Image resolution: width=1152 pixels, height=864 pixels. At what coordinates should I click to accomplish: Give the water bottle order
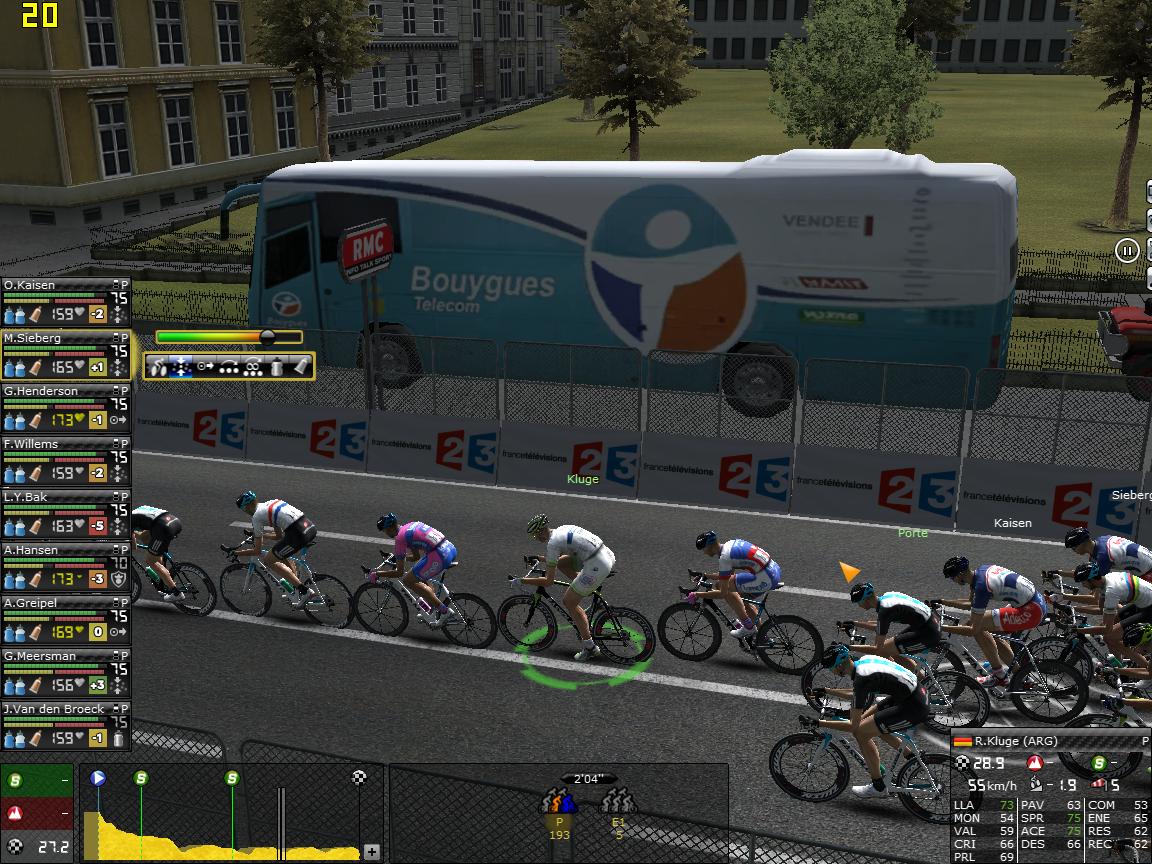click(x=277, y=367)
